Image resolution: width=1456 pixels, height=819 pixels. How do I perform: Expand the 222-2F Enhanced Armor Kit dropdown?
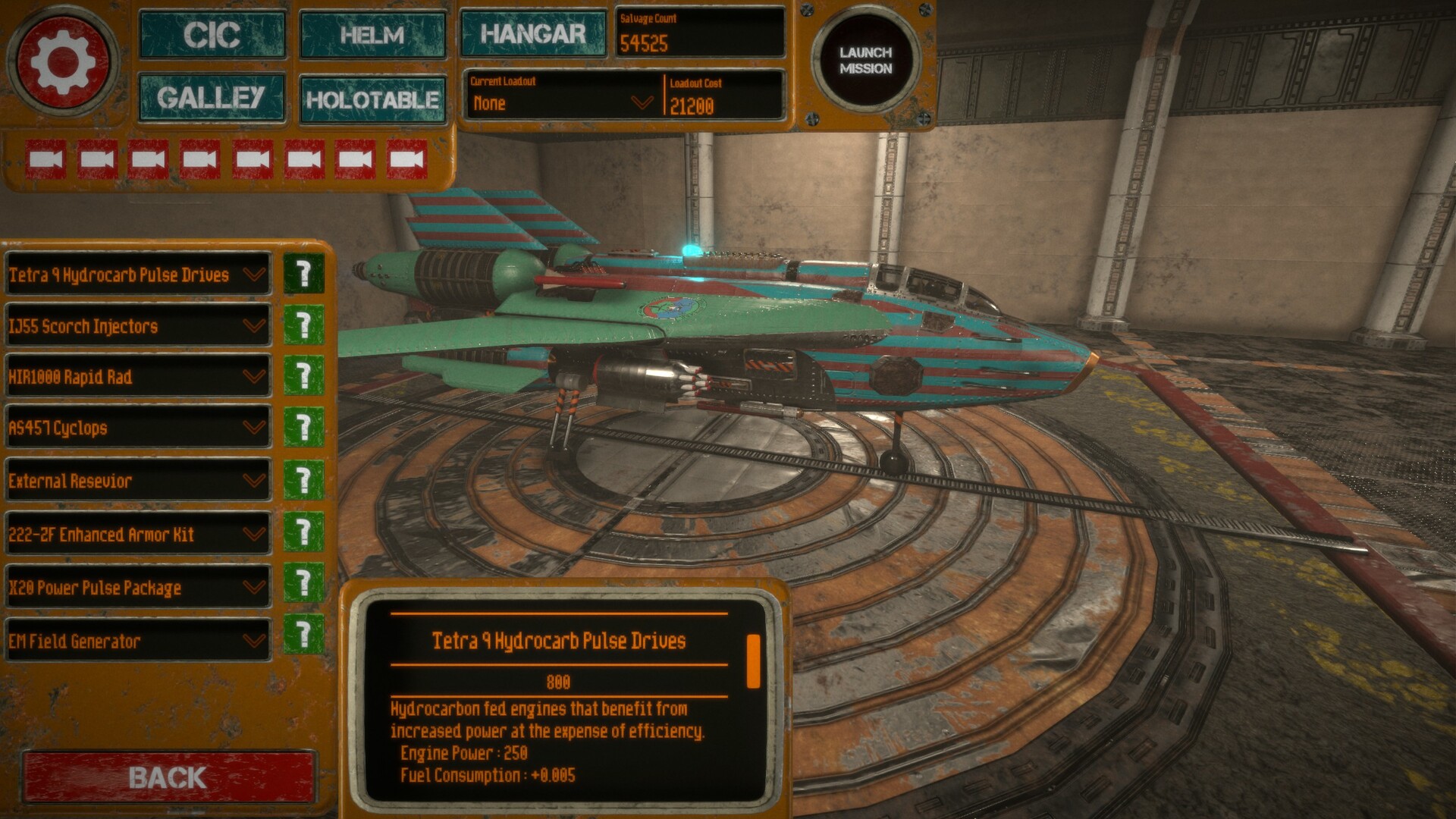138,535
